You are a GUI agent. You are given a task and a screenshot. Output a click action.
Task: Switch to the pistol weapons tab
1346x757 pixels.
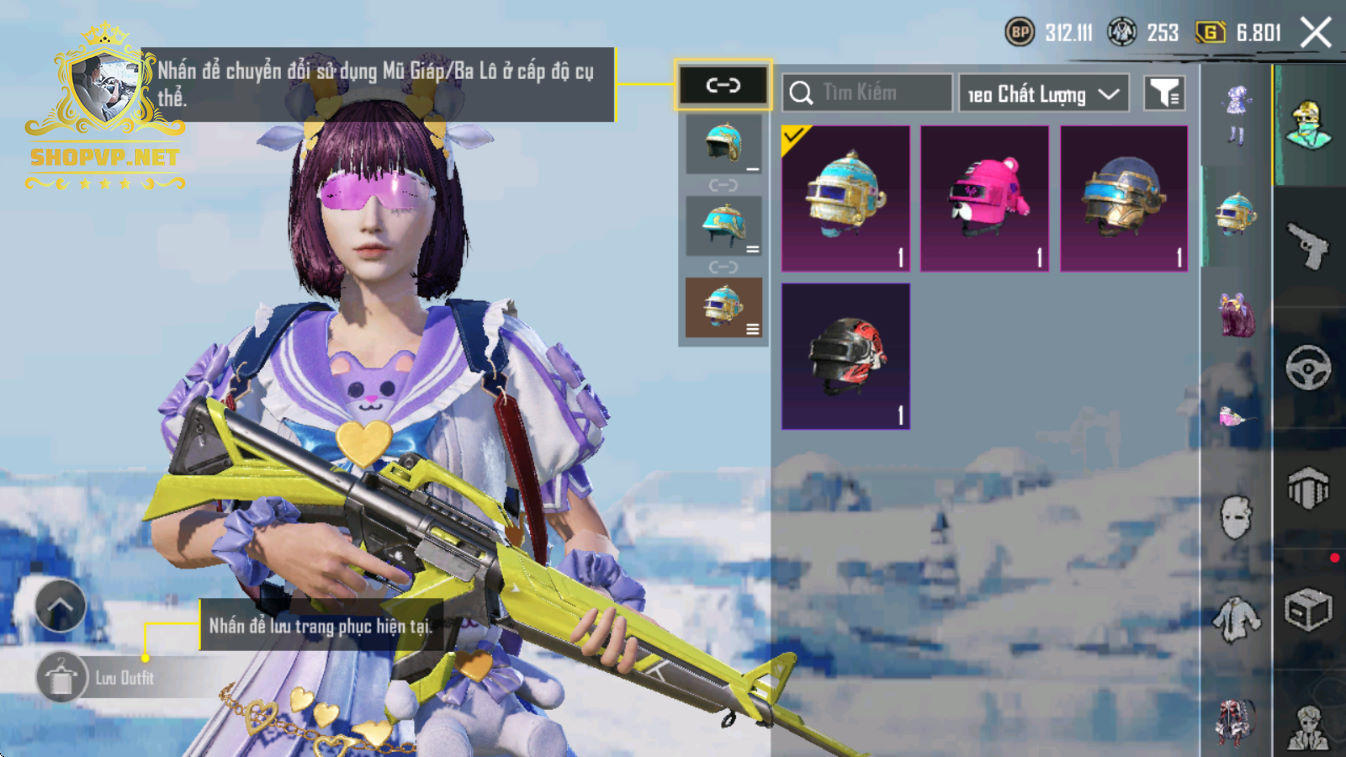[1308, 245]
